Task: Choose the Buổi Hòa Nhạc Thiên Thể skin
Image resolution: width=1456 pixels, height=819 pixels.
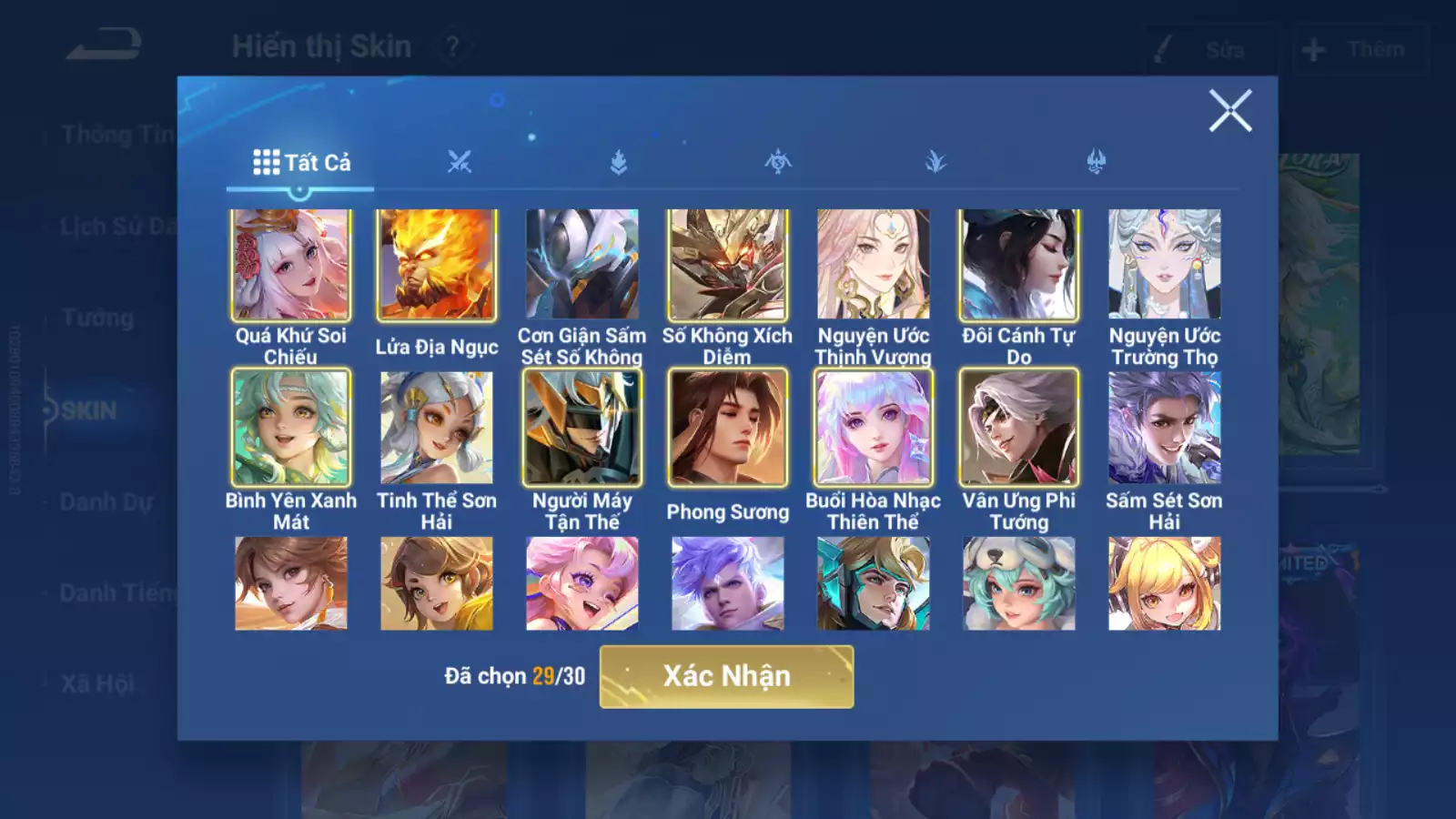Action: [874, 428]
